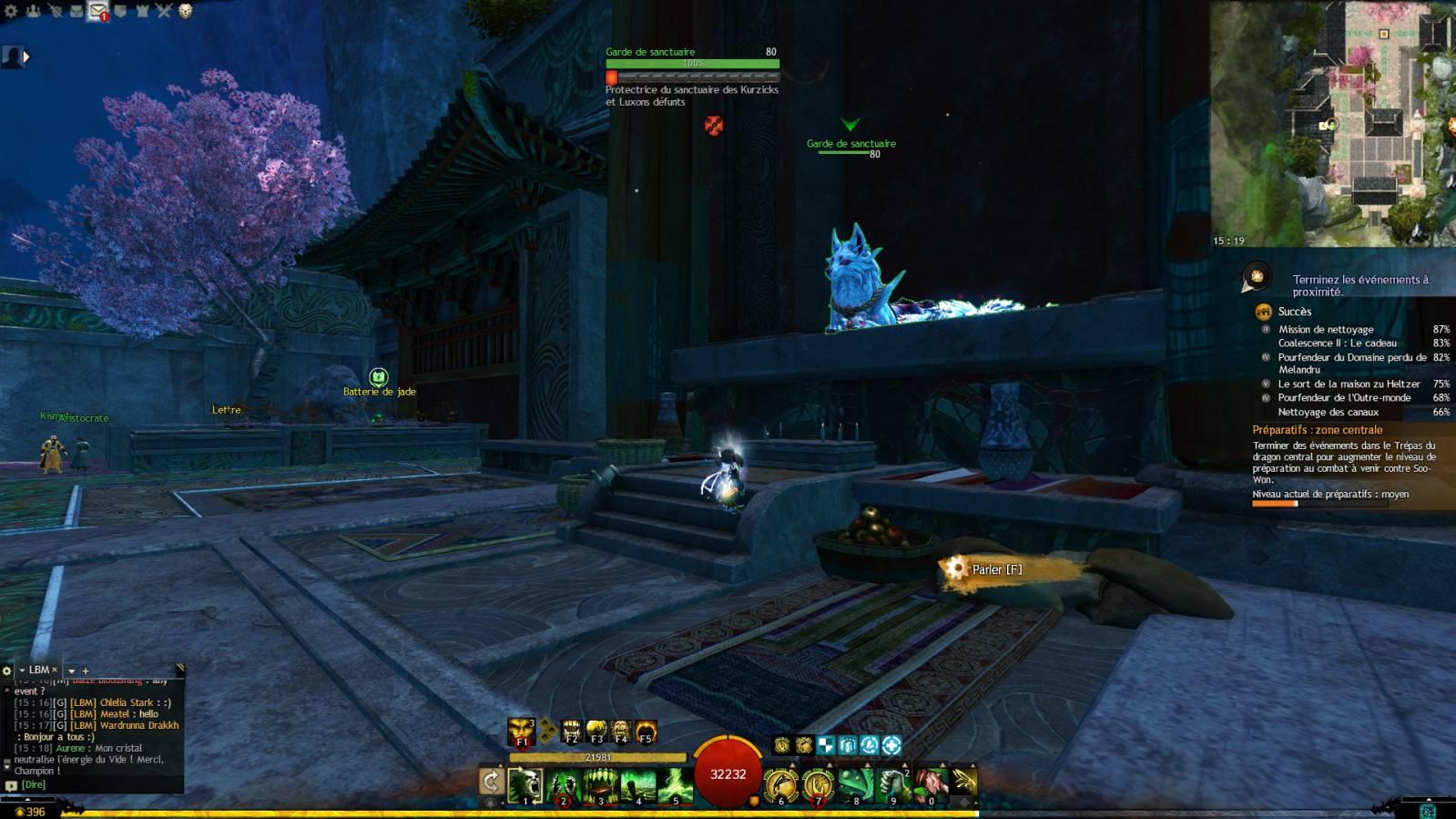1456x819 pixels.
Task: Open the game menu gear icon
Action: (11, 11)
